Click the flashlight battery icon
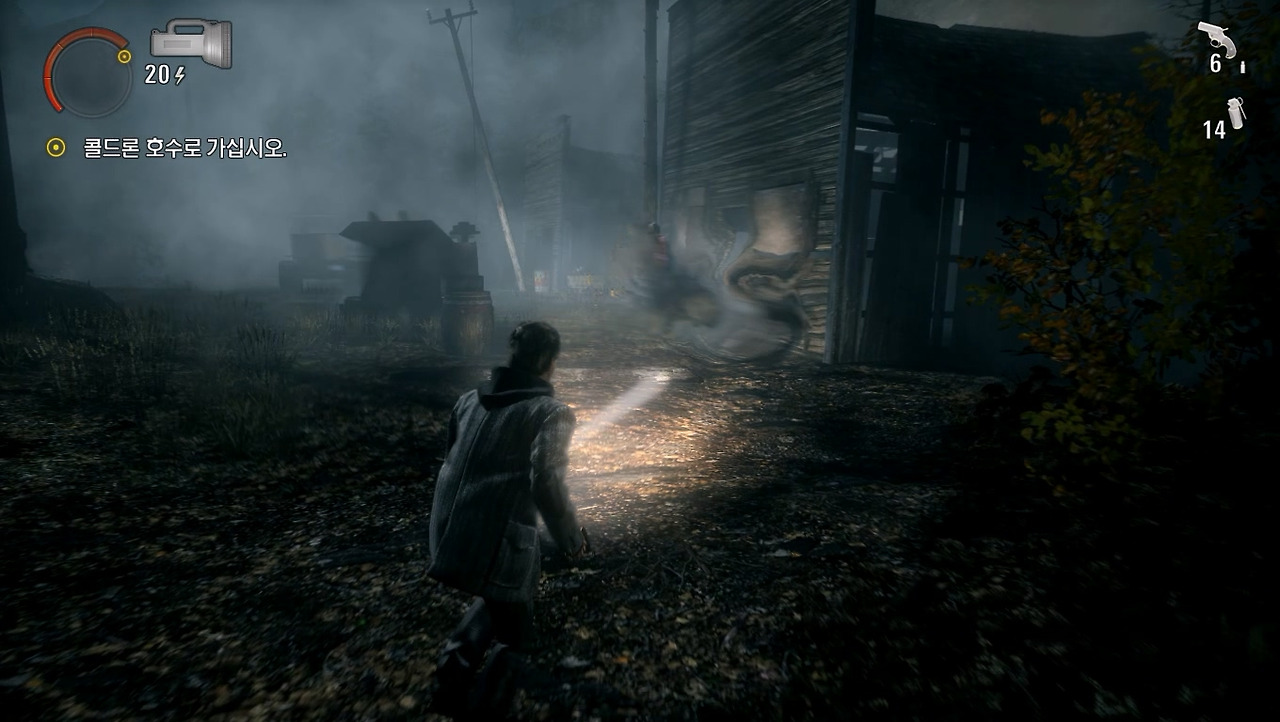This screenshot has height=722, width=1280. (x=191, y=43)
